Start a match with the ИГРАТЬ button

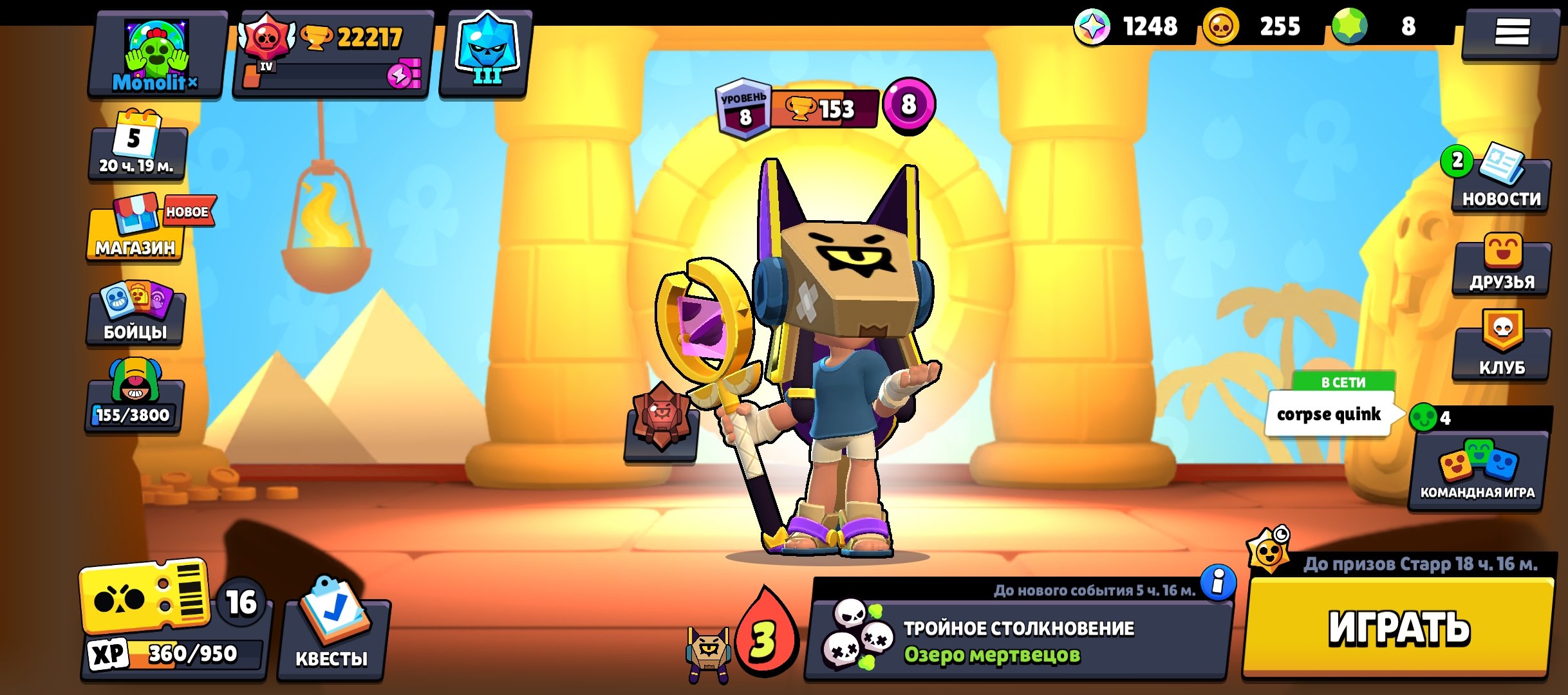tap(1398, 627)
